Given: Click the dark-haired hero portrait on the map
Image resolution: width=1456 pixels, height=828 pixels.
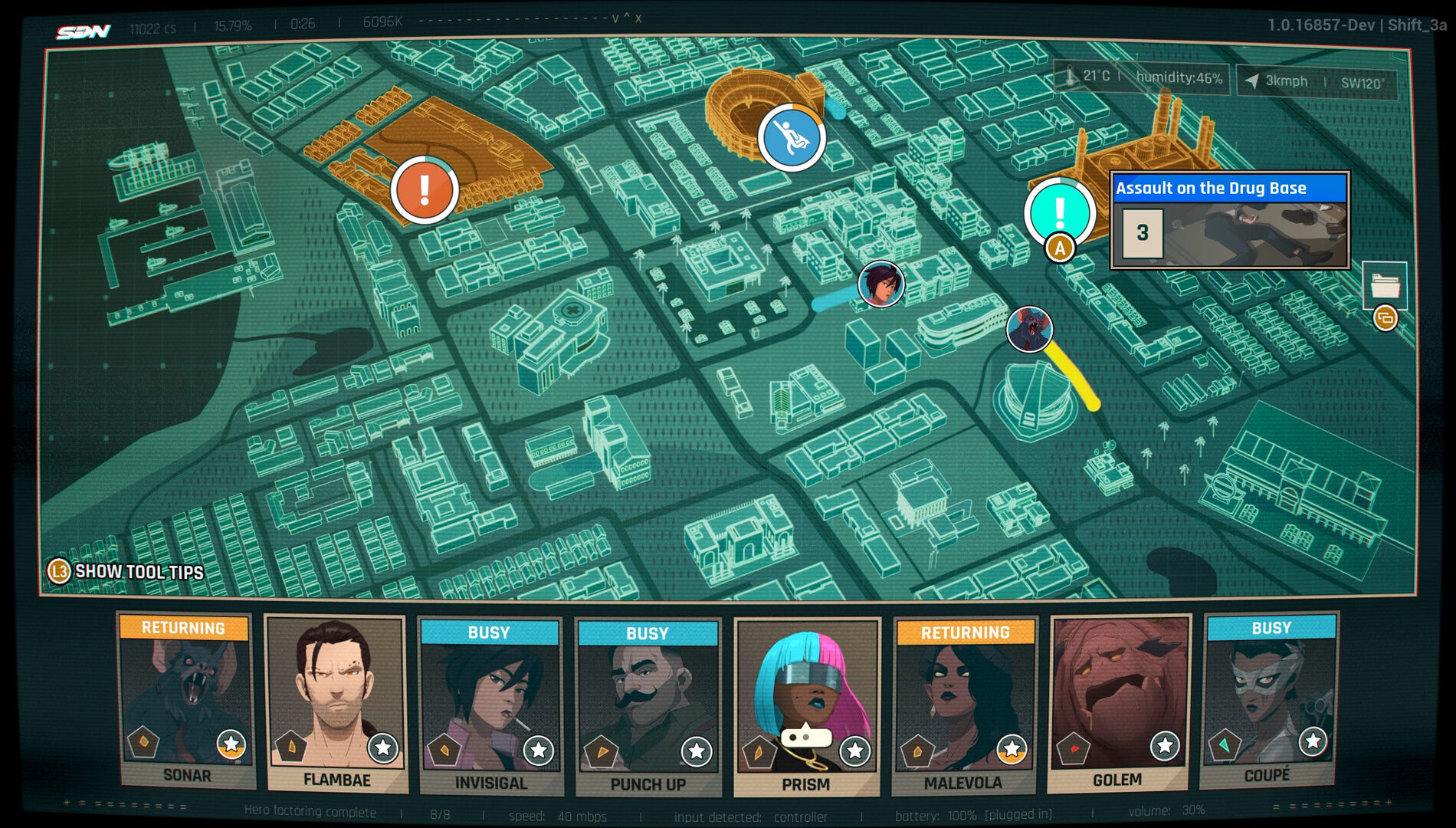Looking at the screenshot, I should coord(880,284).
